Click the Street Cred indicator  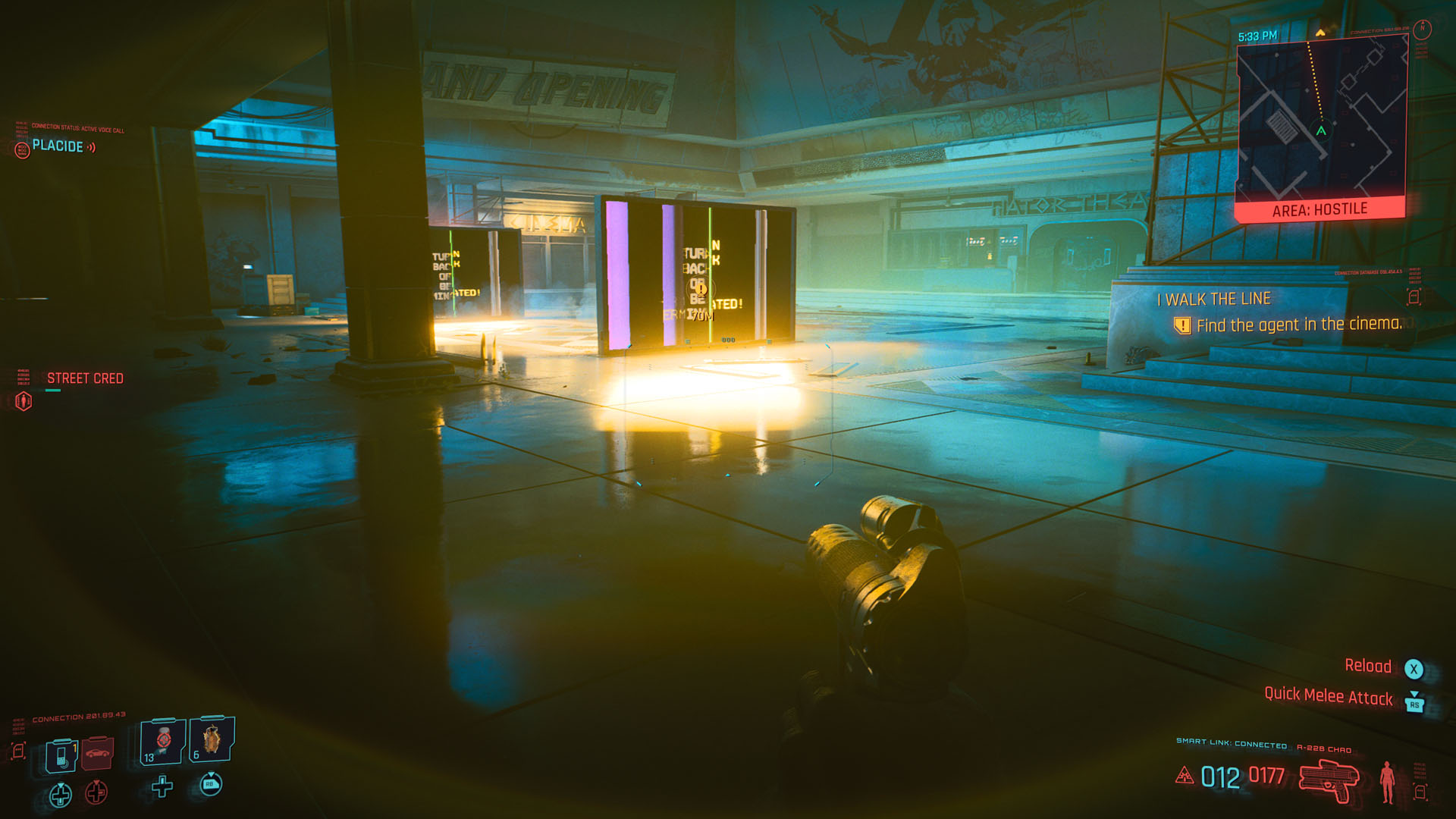tap(84, 378)
